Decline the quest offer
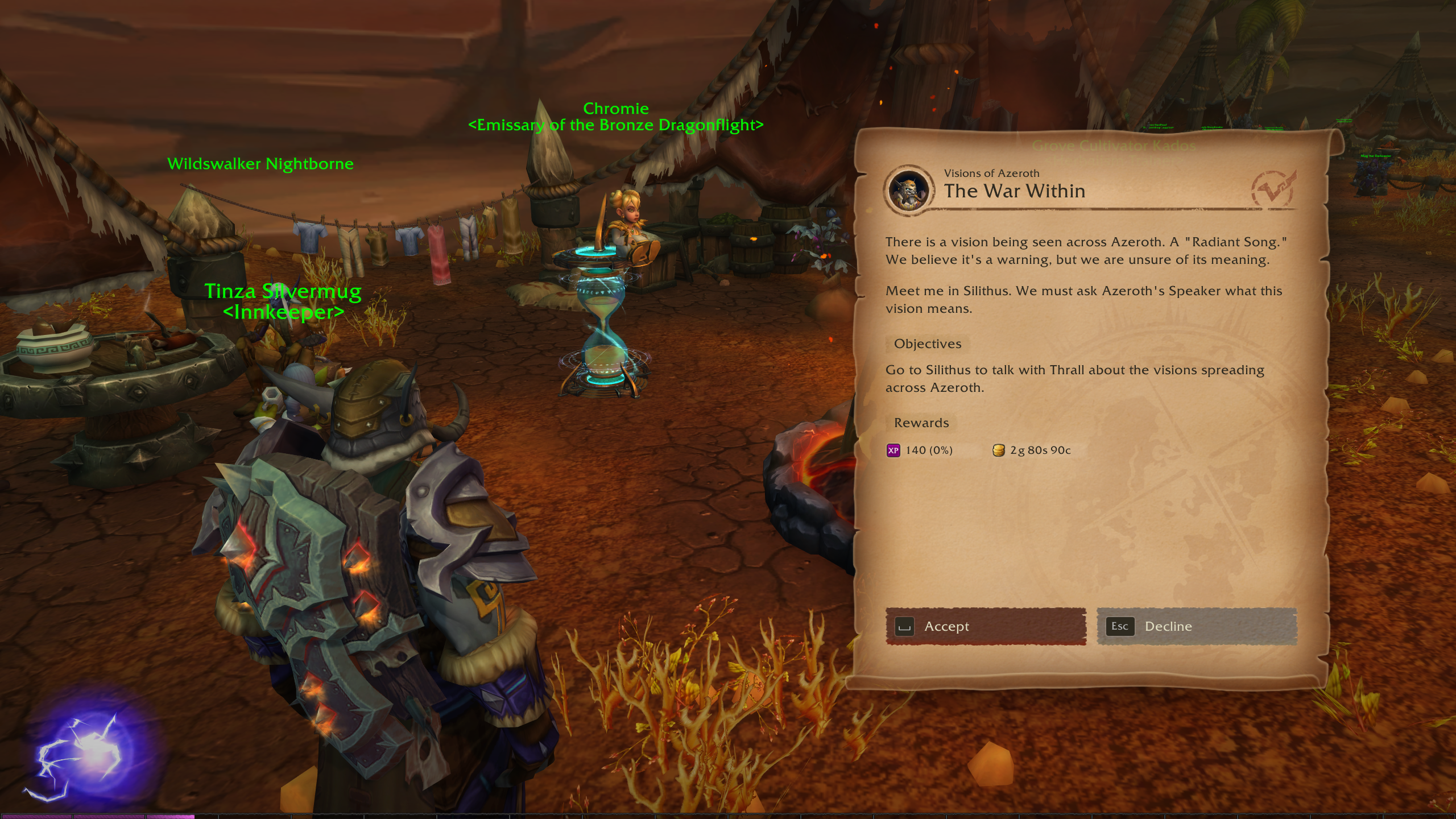The height and width of the screenshot is (819, 1456). [x=1196, y=626]
